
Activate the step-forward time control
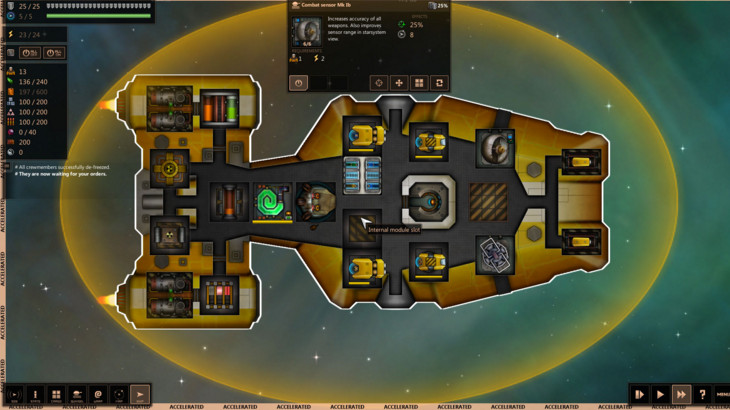[639, 395]
